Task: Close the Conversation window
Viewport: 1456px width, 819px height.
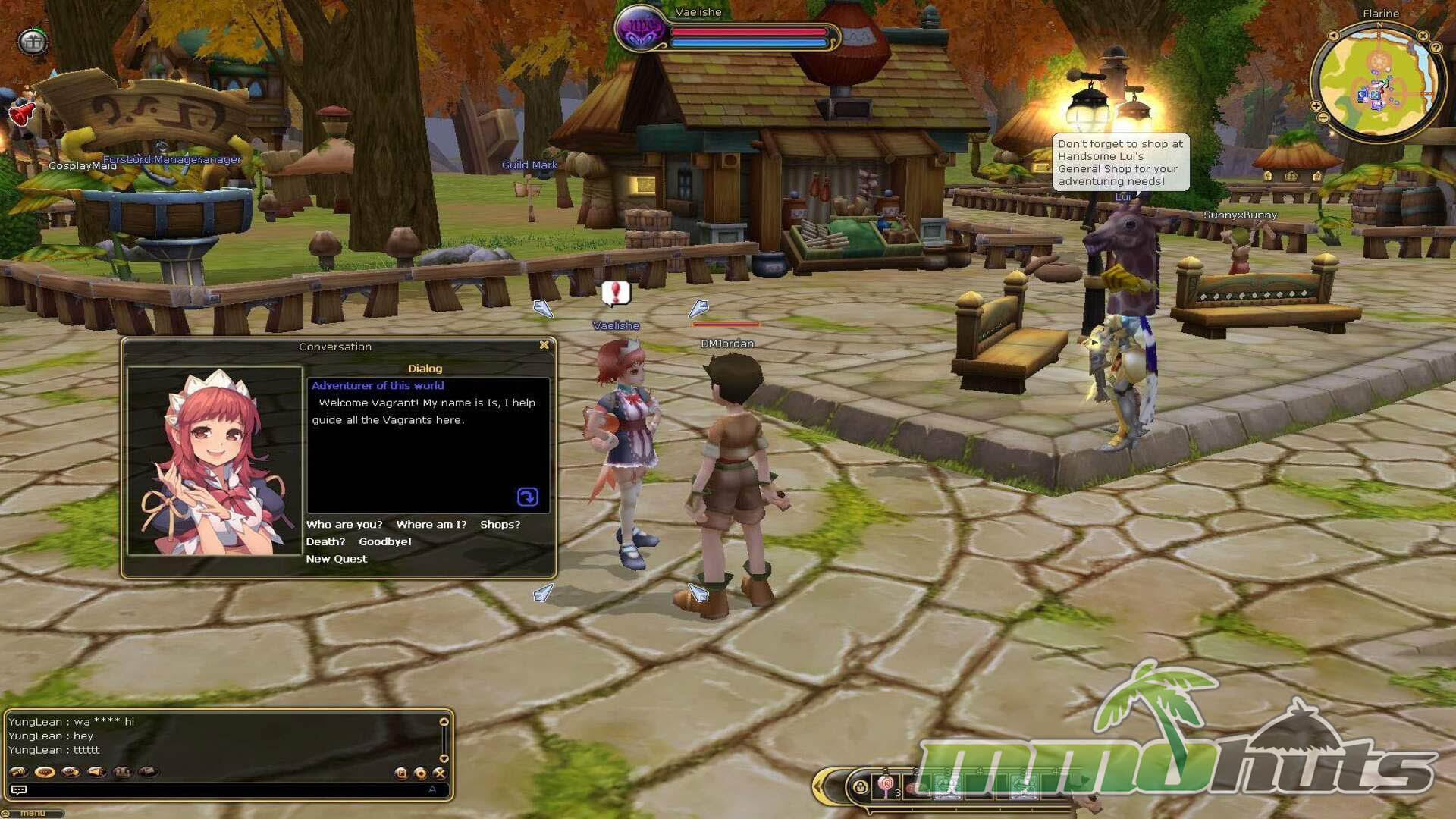Action: click(544, 345)
